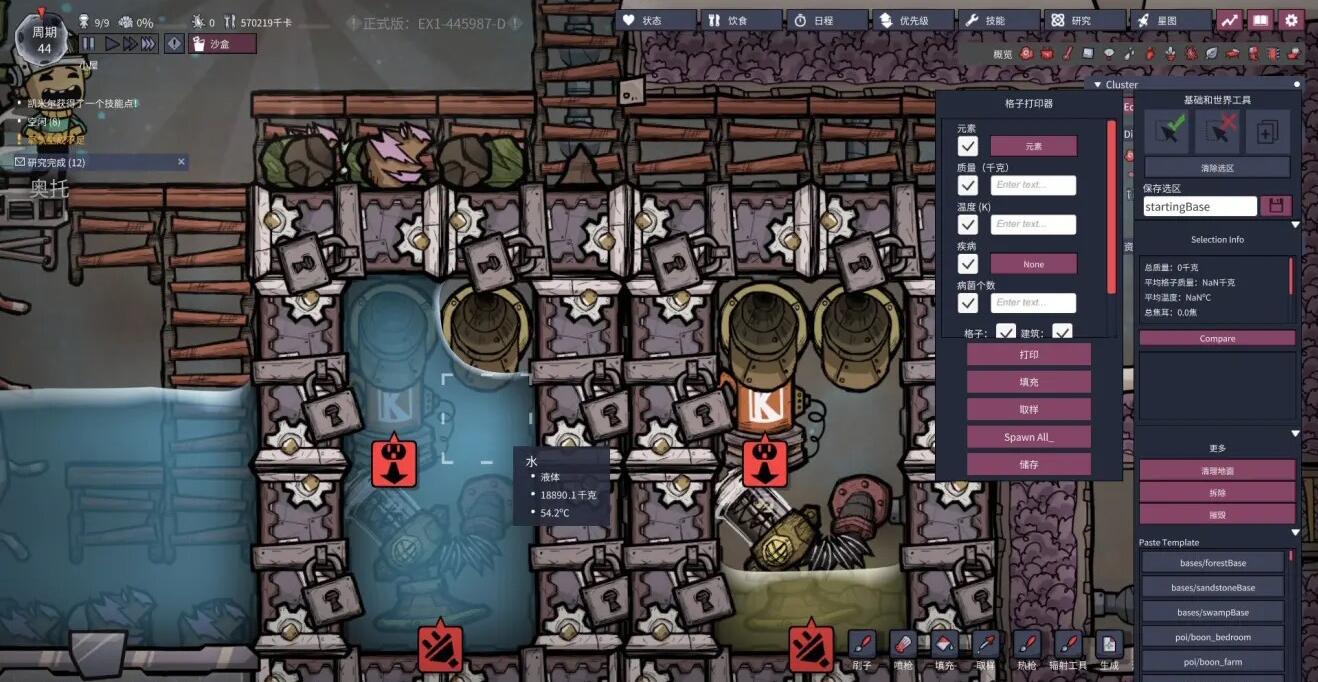Open the 饮食 consumables menu
This screenshot has width=1318, height=682.
coord(741,20)
